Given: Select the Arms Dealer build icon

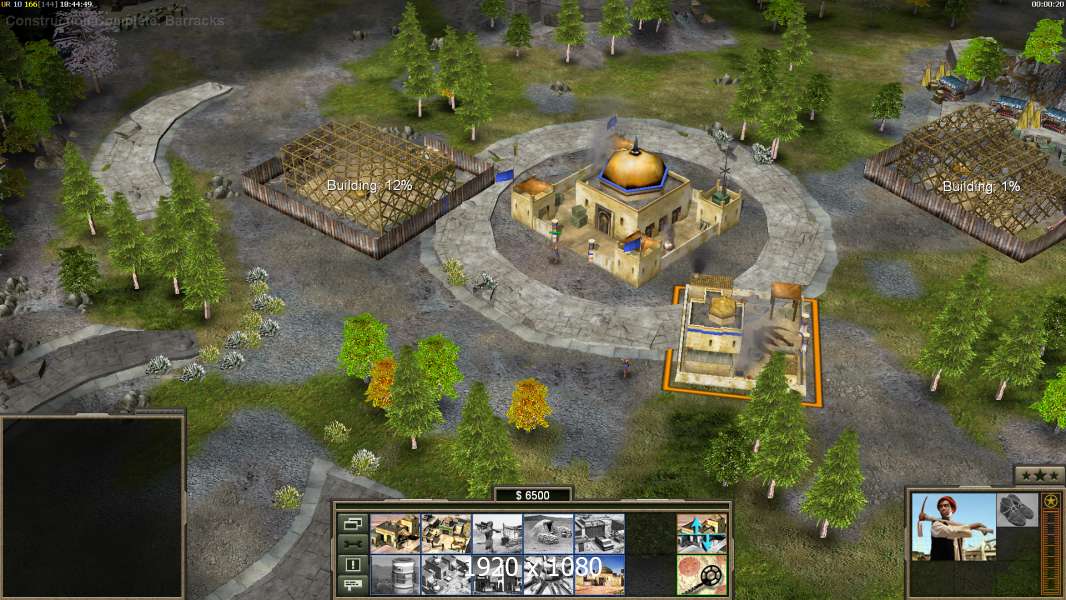Looking at the screenshot, I should pos(599,534).
